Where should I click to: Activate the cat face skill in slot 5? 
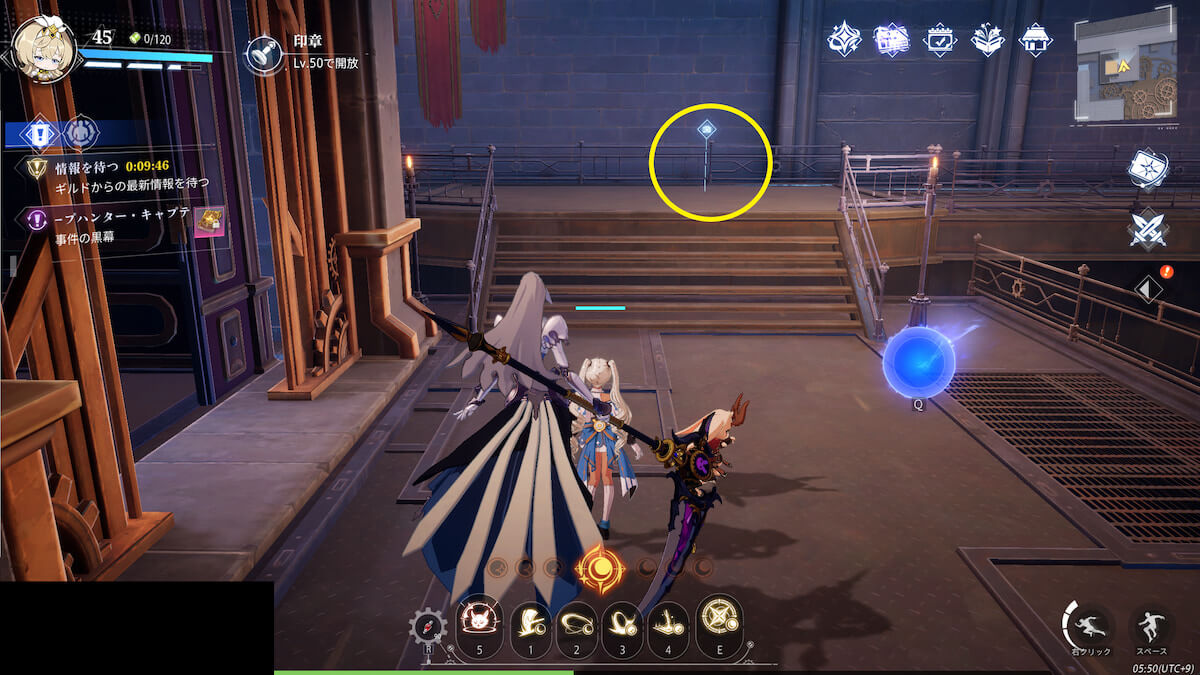click(x=478, y=620)
